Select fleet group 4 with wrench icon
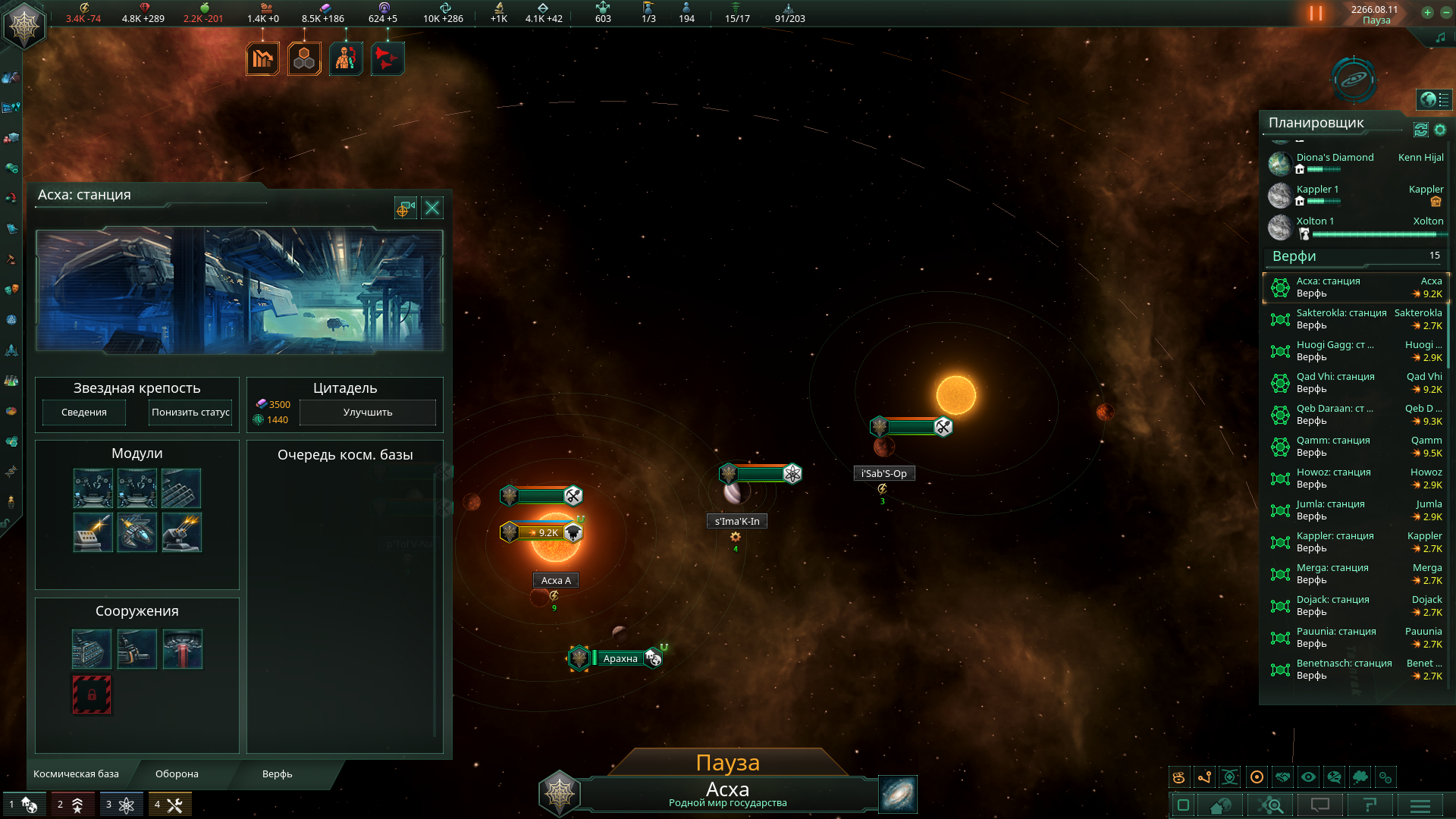Viewport: 1456px width, 819px height. pyautogui.click(x=170, y=805)
